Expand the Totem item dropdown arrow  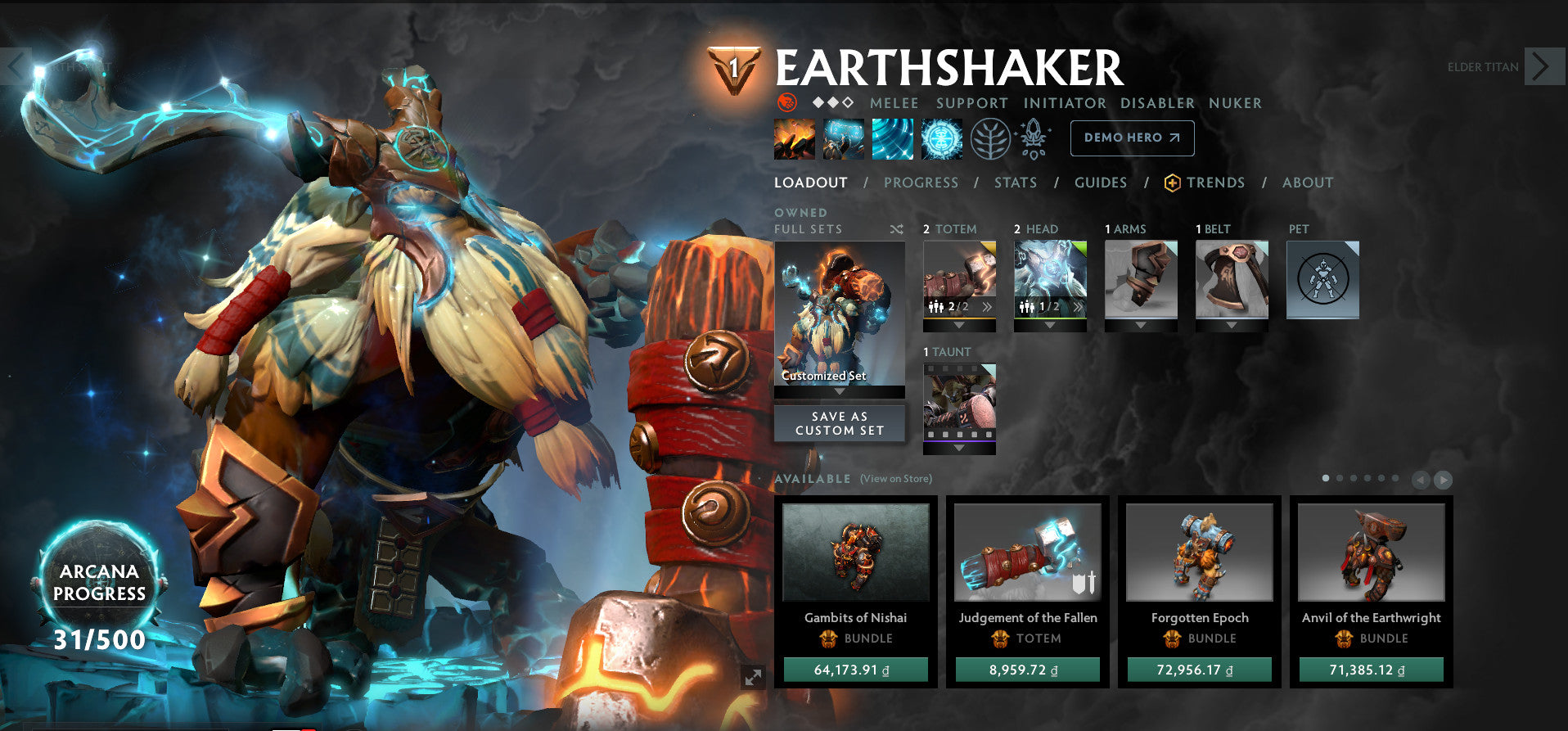pos(958,324)
